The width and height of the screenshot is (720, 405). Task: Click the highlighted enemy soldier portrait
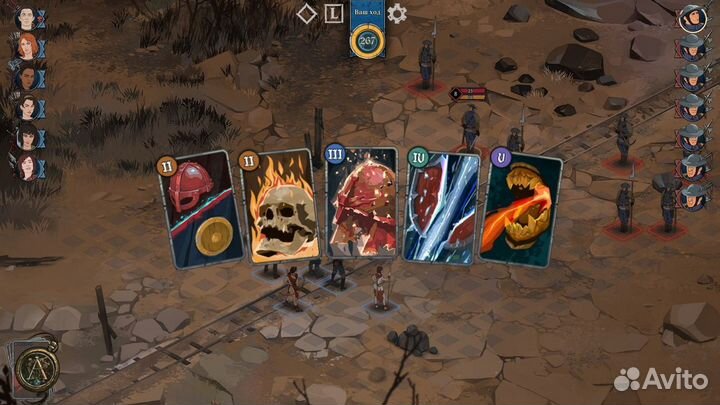point(691,17)
